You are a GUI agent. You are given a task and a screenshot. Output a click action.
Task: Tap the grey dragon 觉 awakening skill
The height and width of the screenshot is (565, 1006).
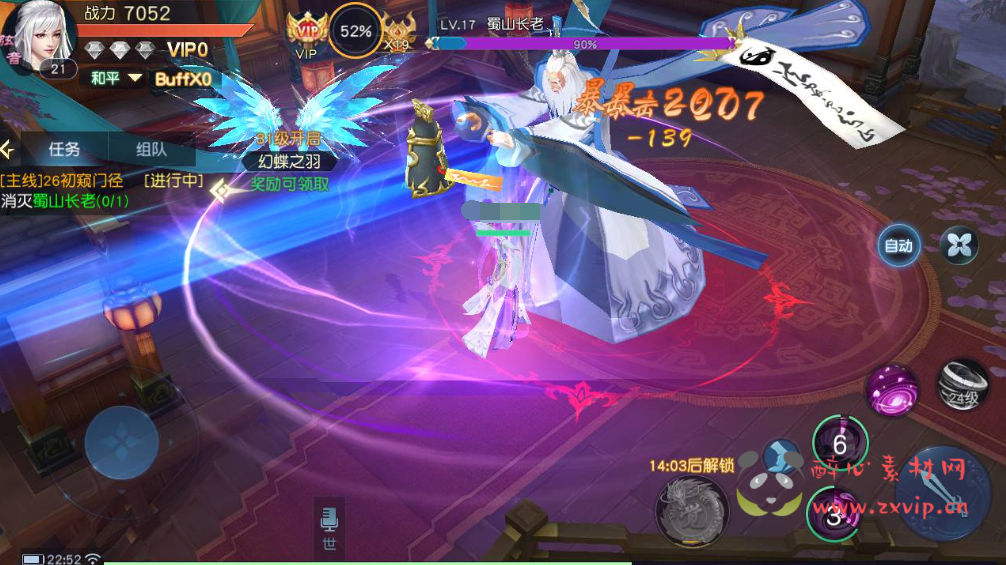(691, 508)
